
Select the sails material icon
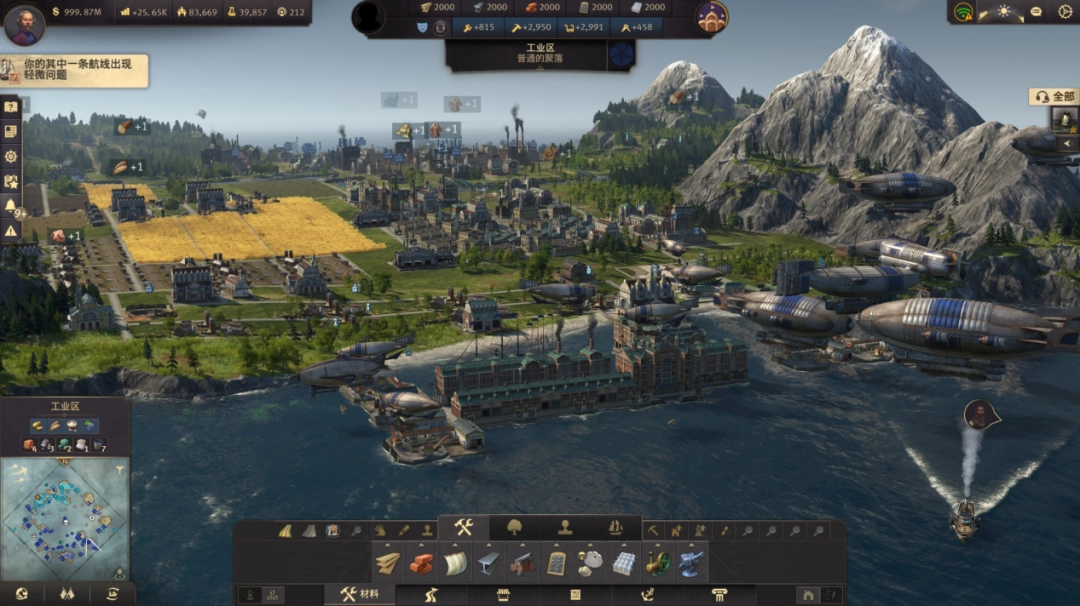(x=455, y=563)
